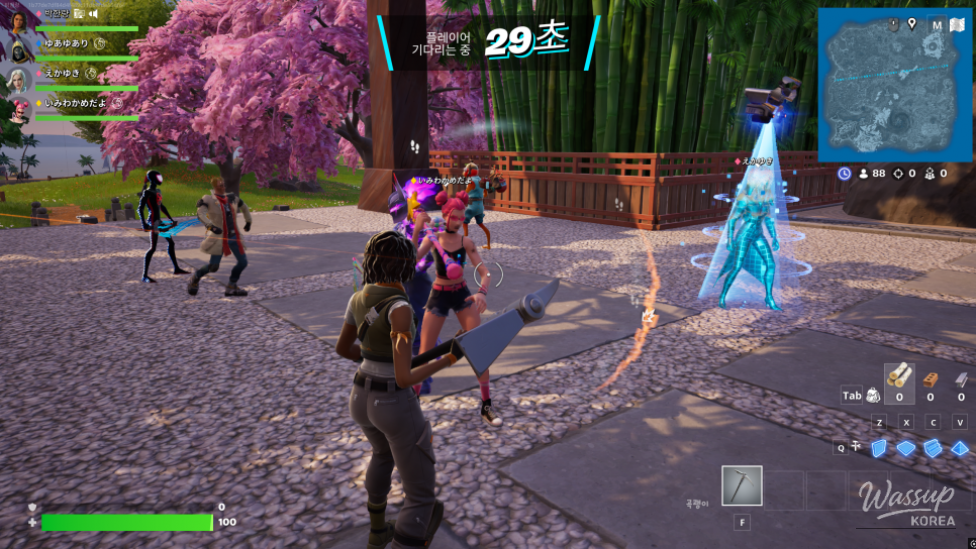This screenshot has width=976, height=549.
Task: Toggle the speaker icon beside top squad member
Action: pos(93,14)
